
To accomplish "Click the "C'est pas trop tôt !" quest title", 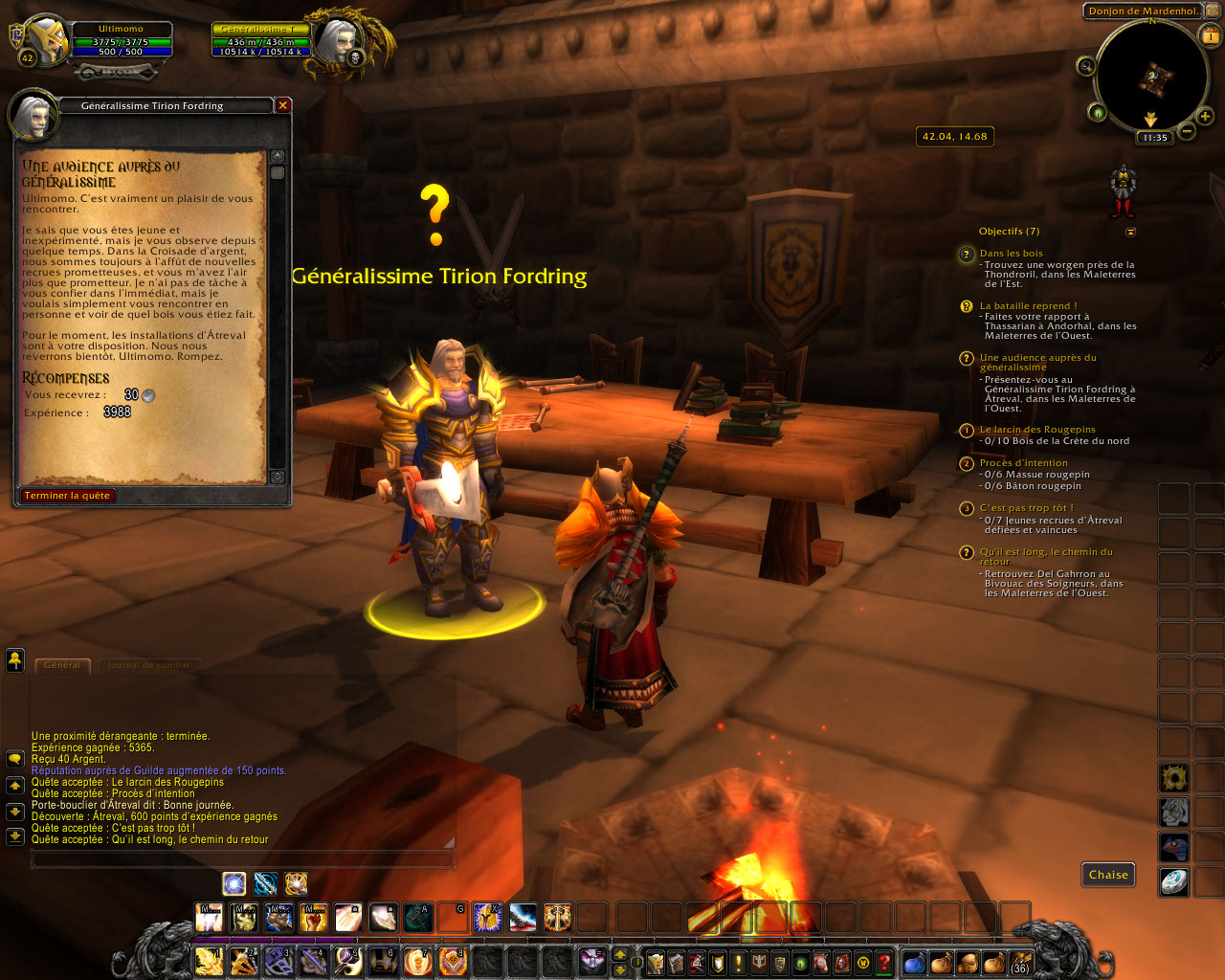I will [x=1026, y=508].
